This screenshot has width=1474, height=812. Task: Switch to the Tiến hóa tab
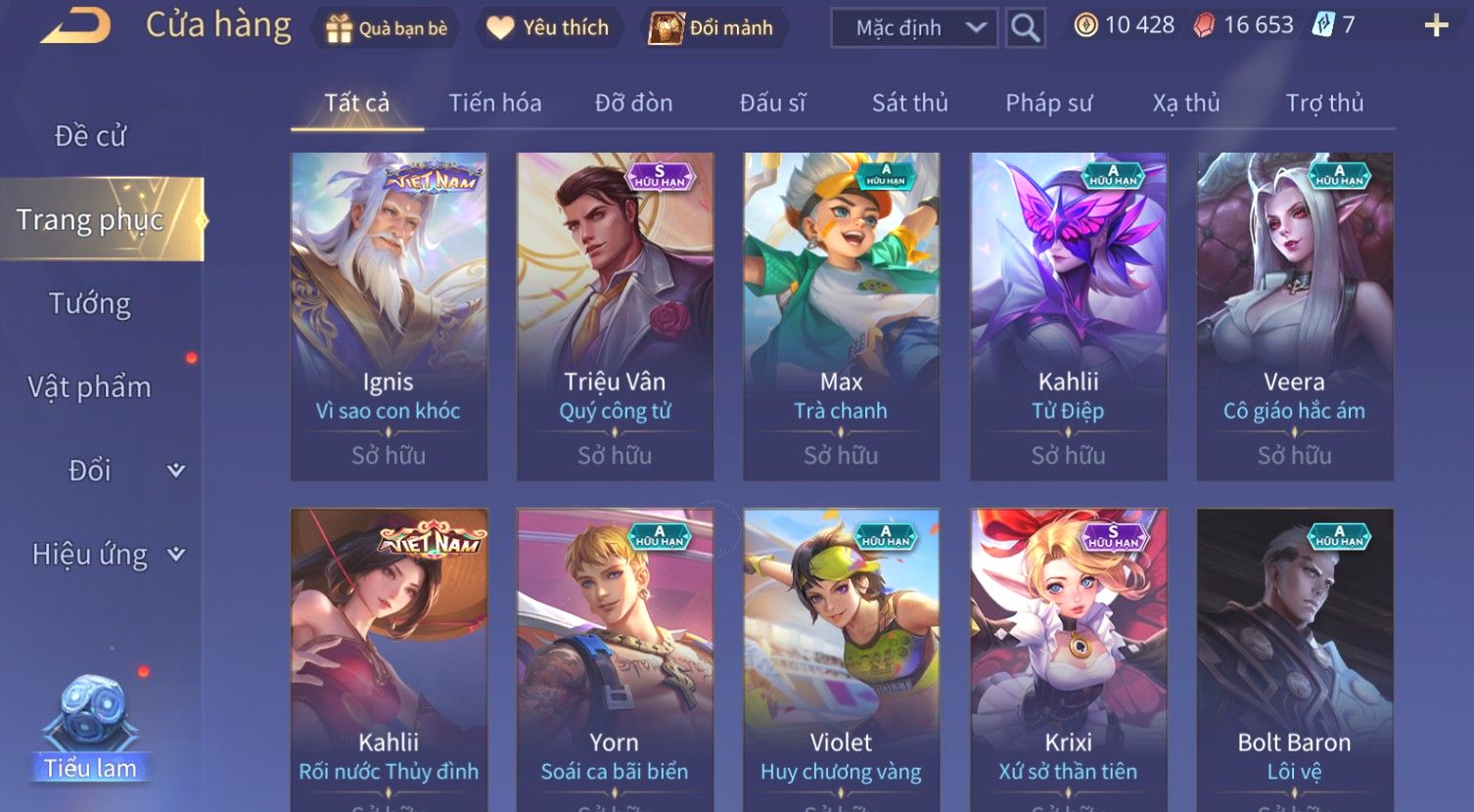494,103
